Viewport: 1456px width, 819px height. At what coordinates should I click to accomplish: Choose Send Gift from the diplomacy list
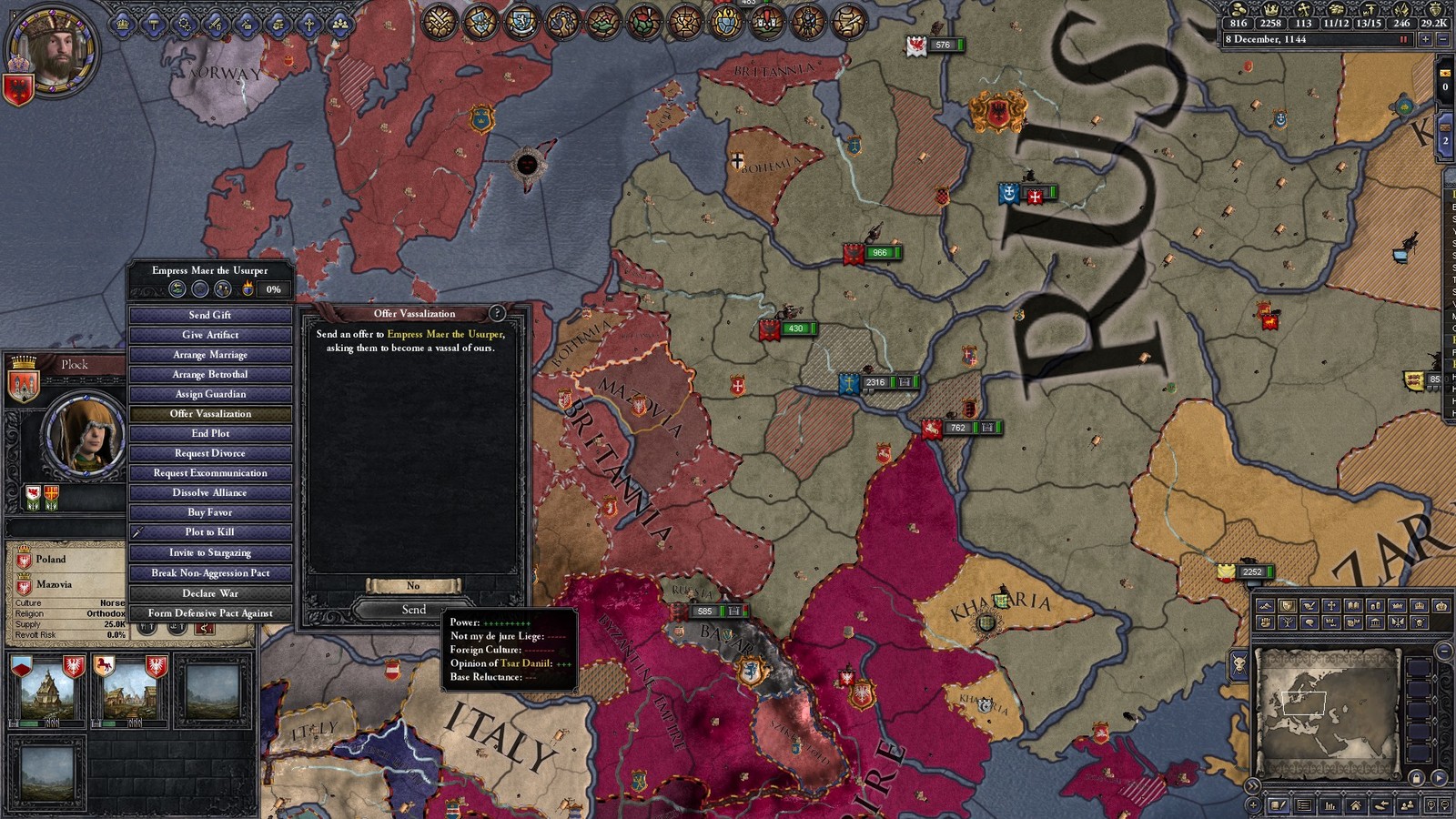coord(210,315)
